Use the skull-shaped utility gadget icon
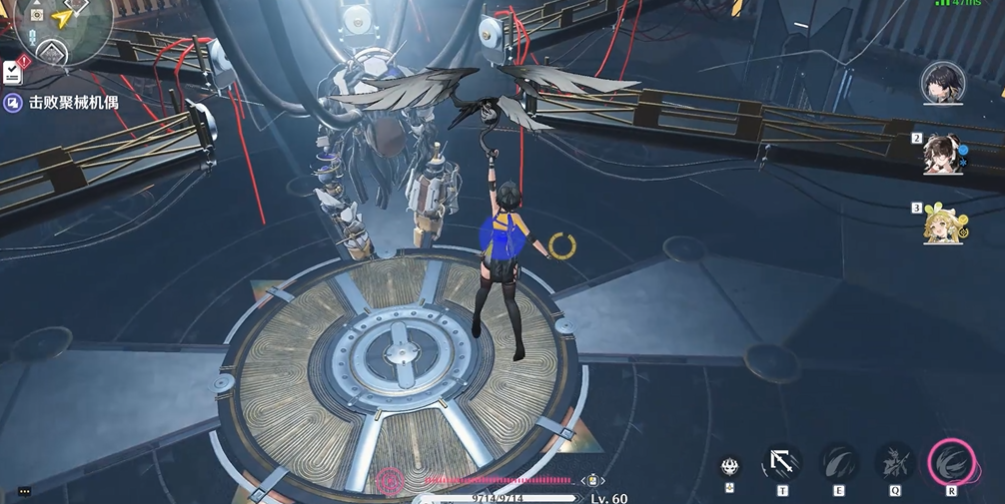1005x504 pixels. coord(730,466)
